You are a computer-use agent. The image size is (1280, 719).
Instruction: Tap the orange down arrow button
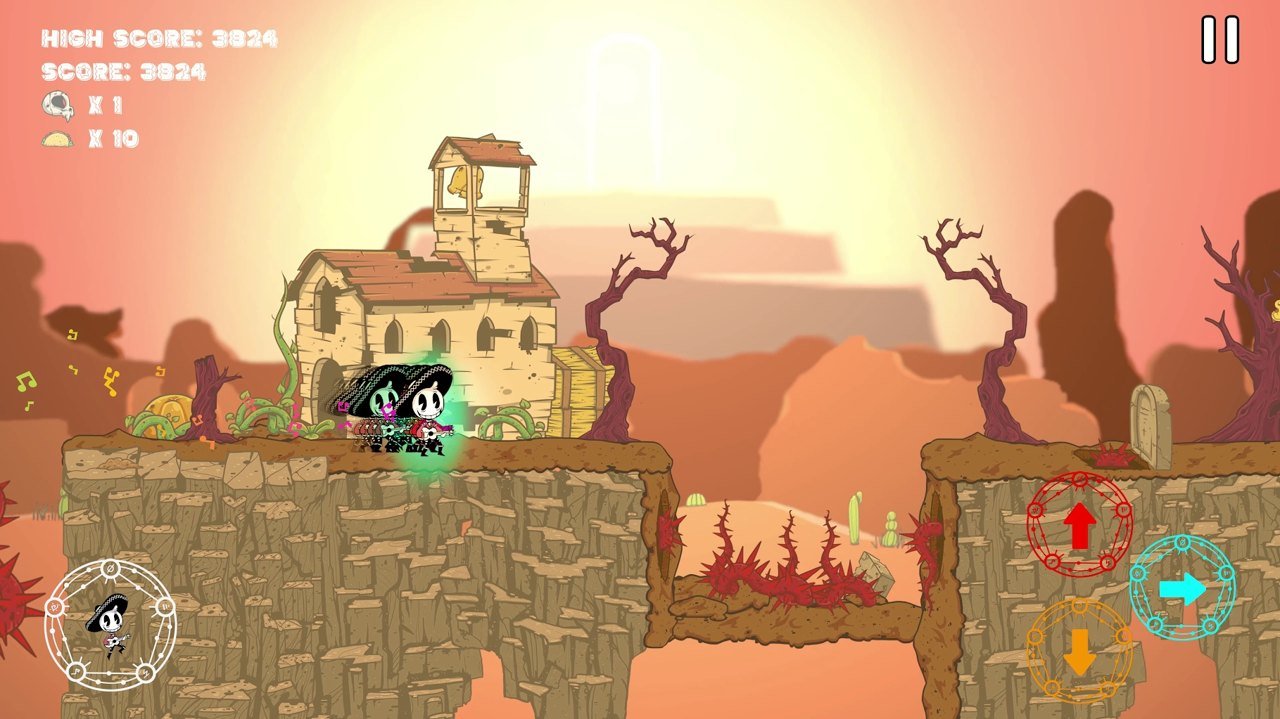(x=1079, y=651)
